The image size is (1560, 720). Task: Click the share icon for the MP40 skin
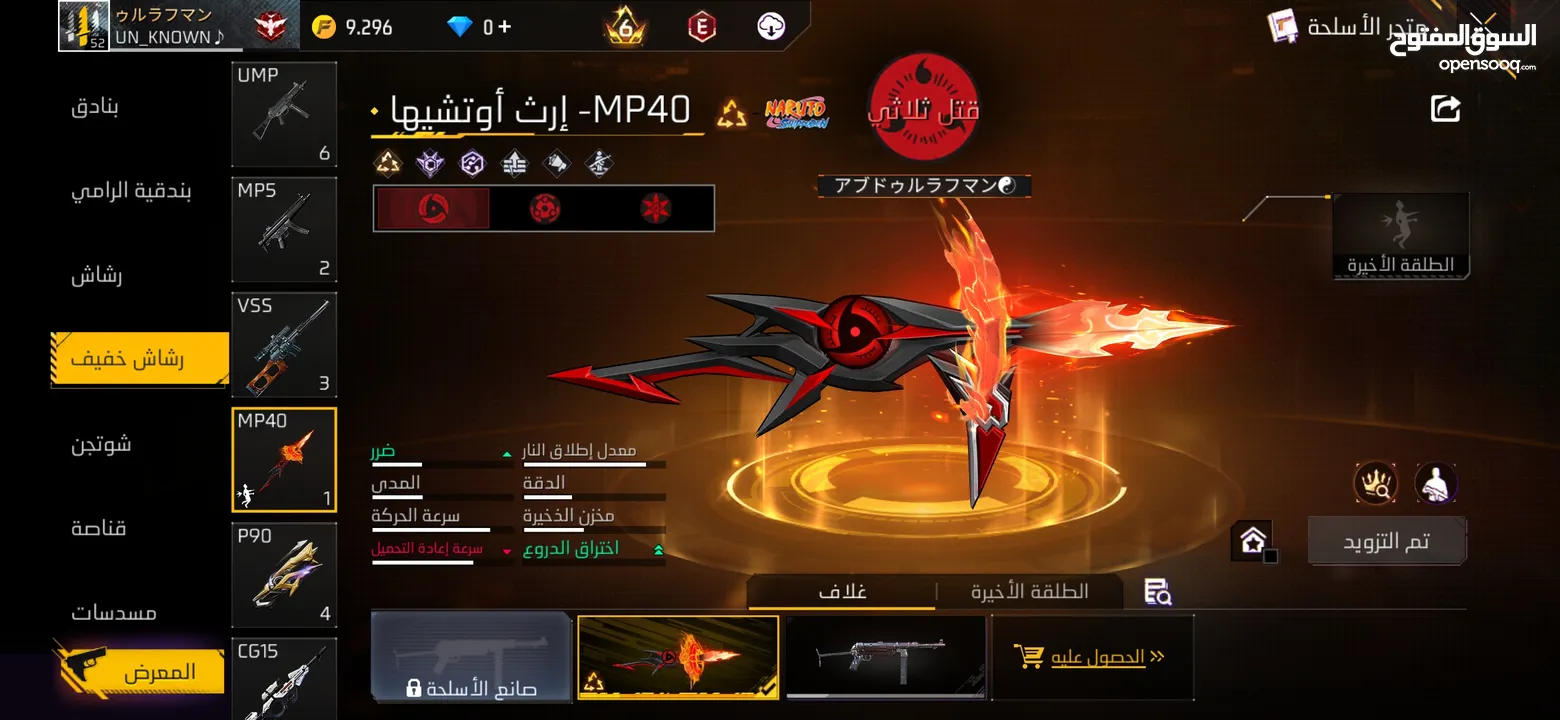point(1447,109)
